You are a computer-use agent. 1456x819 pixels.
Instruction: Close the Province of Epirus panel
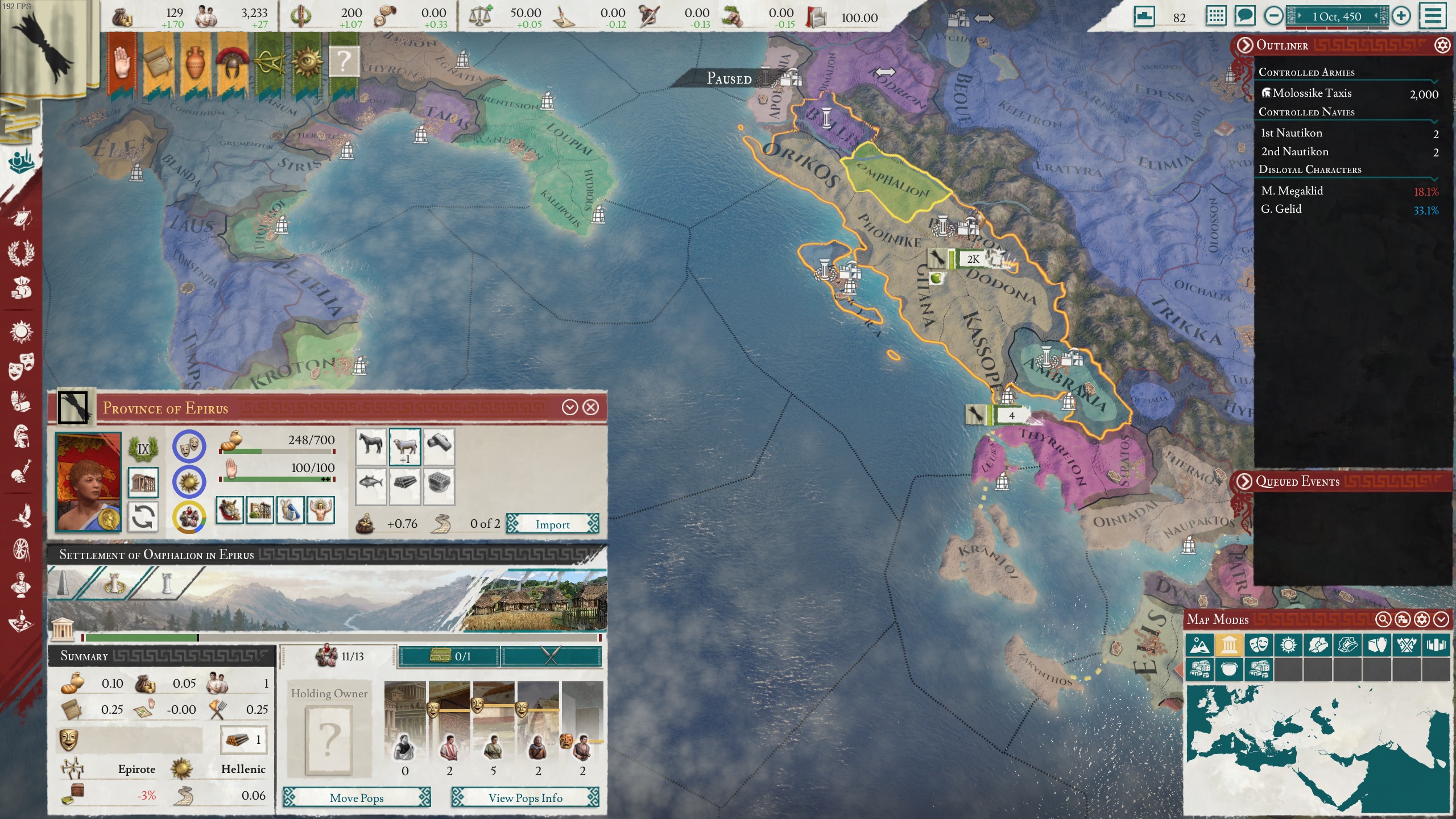tap(591, 407)
